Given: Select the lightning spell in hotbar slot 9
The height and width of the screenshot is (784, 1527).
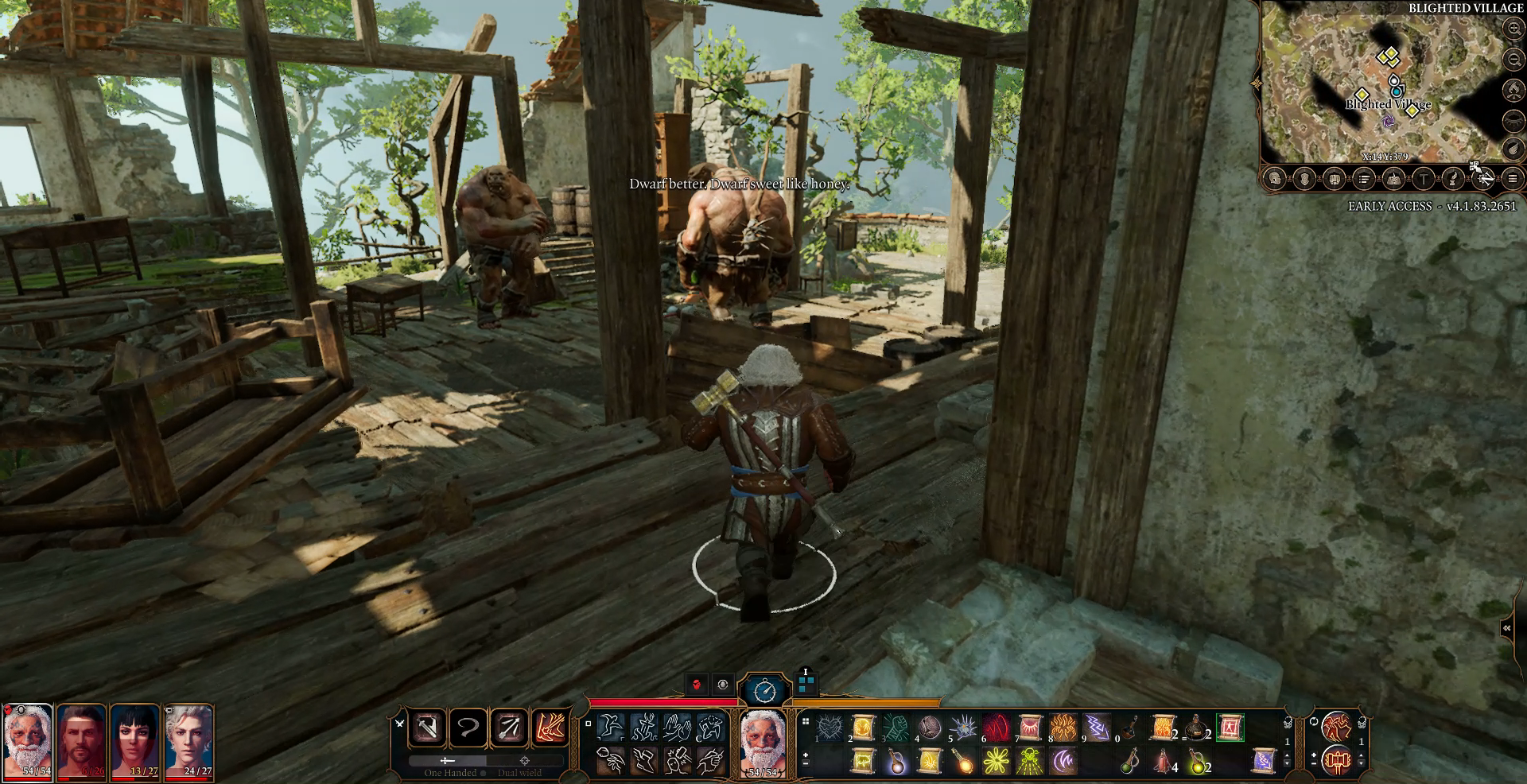Looking at the screenshot, I should click(x=1097, y=728).
